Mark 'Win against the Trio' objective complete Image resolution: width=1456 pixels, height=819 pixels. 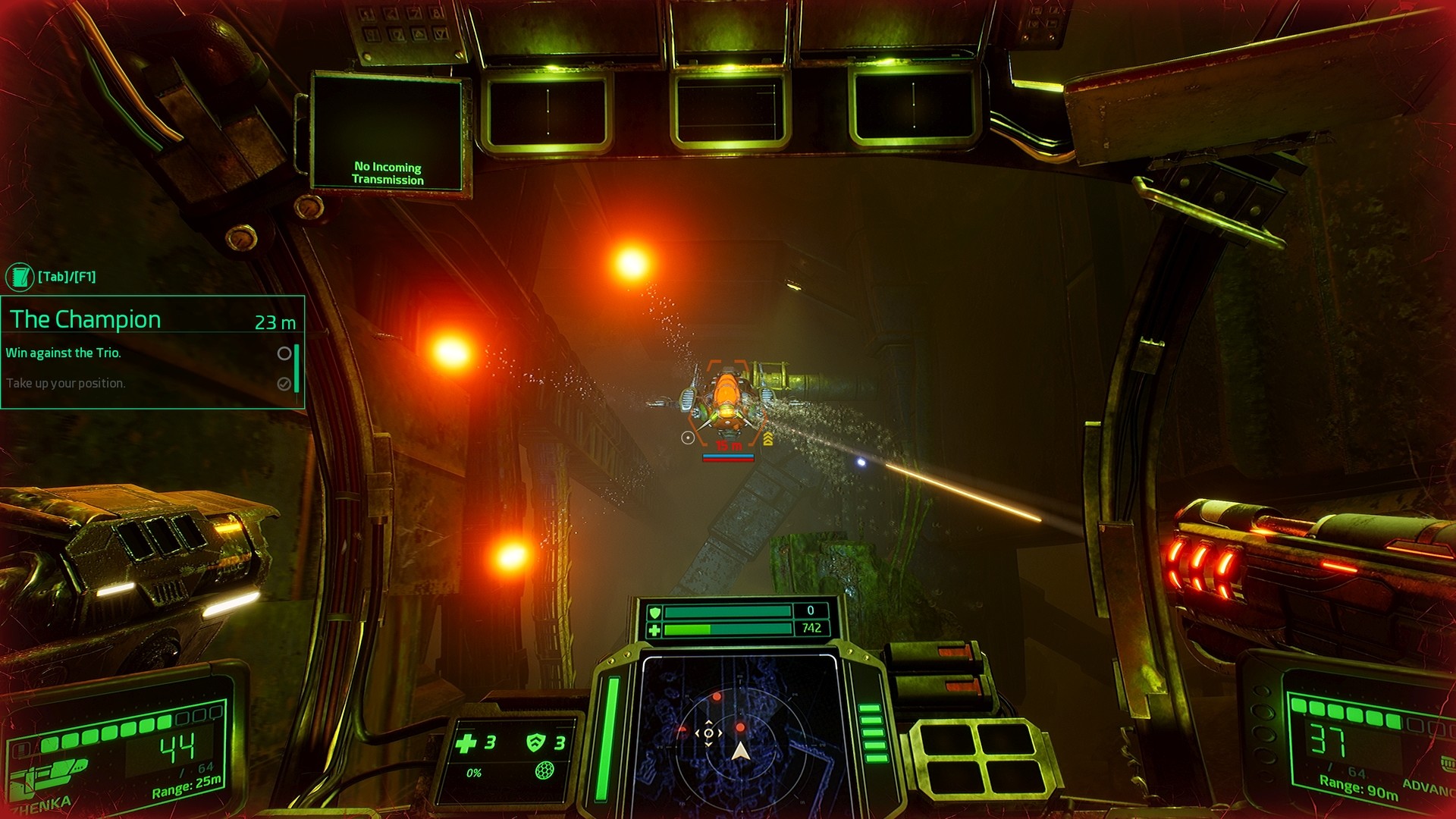(284, 353)
